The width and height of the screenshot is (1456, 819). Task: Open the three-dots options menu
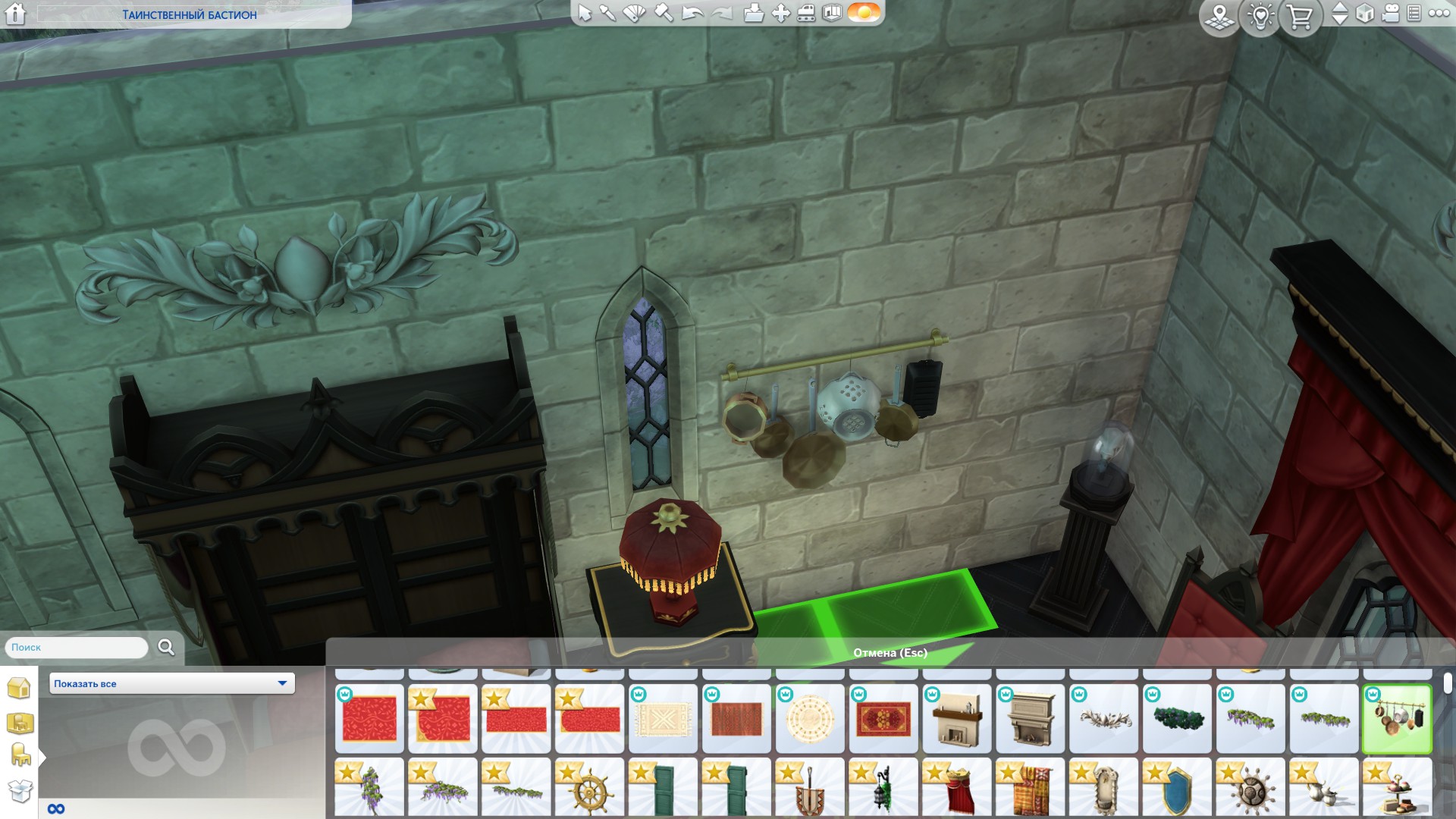[1439, 14]
